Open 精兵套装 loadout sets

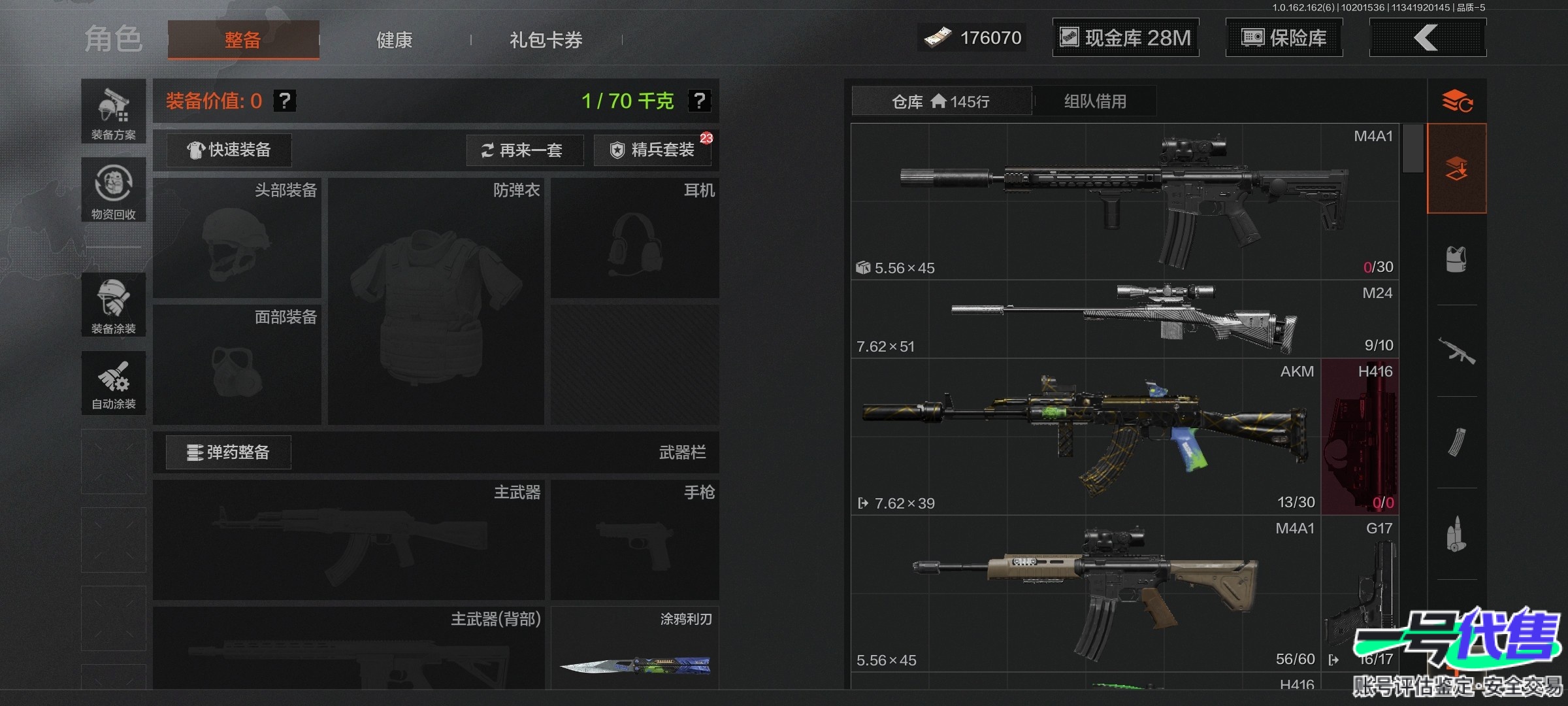[653, 150]
